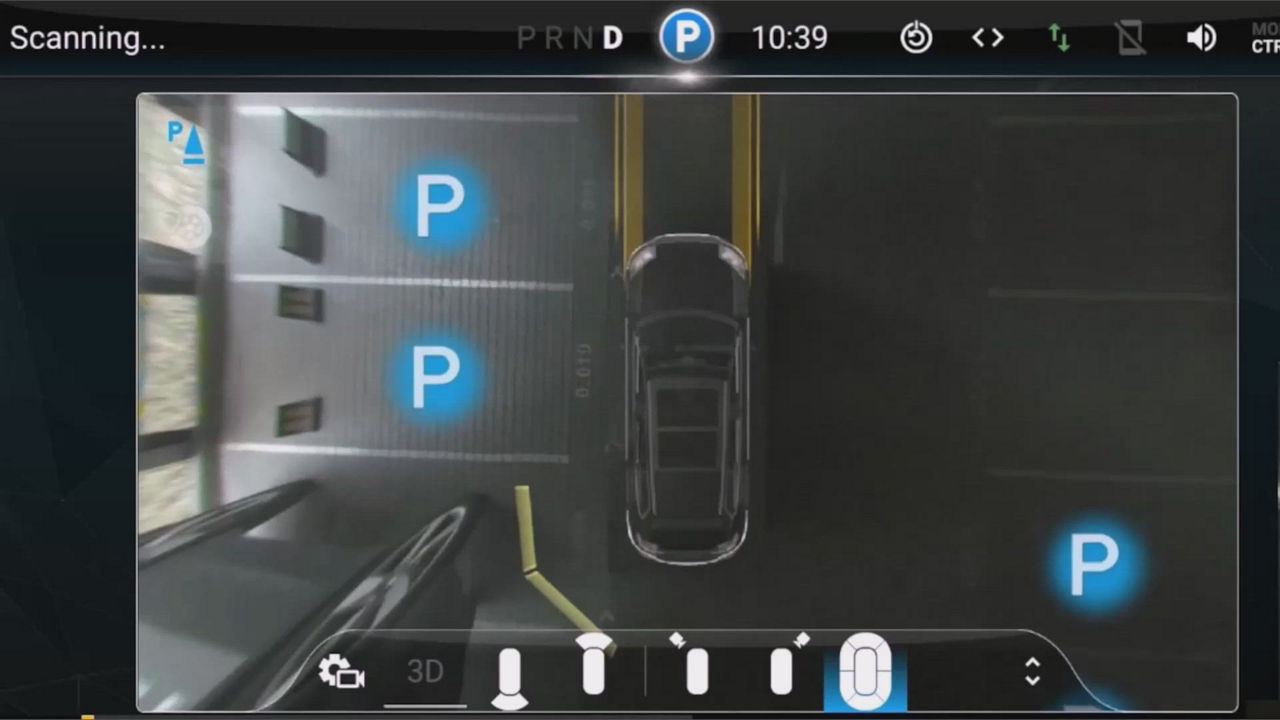Screen dimensions: 1280x720
Task: Toggle the speaker volume icon
Action: pyautogui.click(x=1200, y=37)
